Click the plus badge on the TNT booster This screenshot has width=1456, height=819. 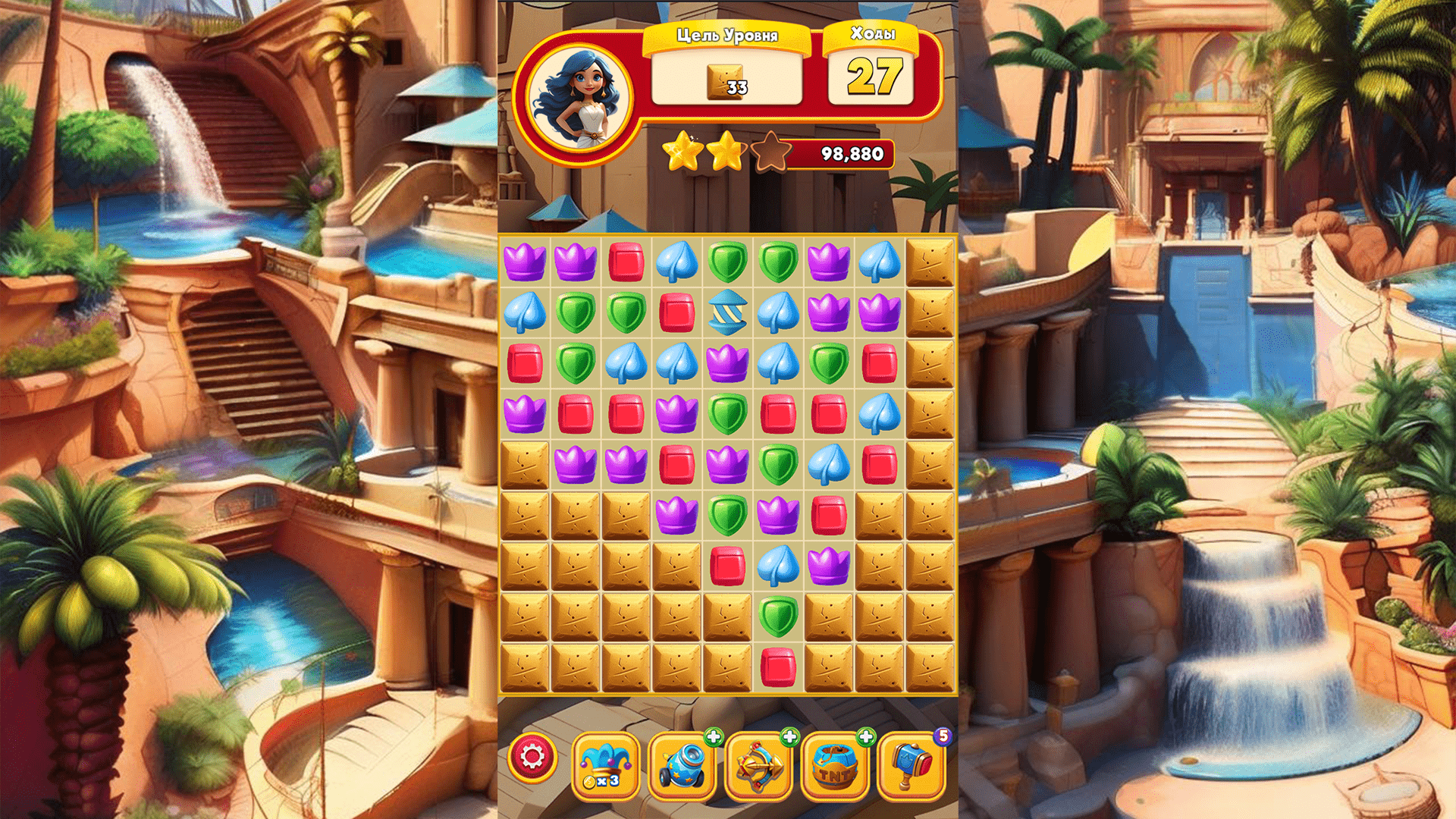click(864, 736)
